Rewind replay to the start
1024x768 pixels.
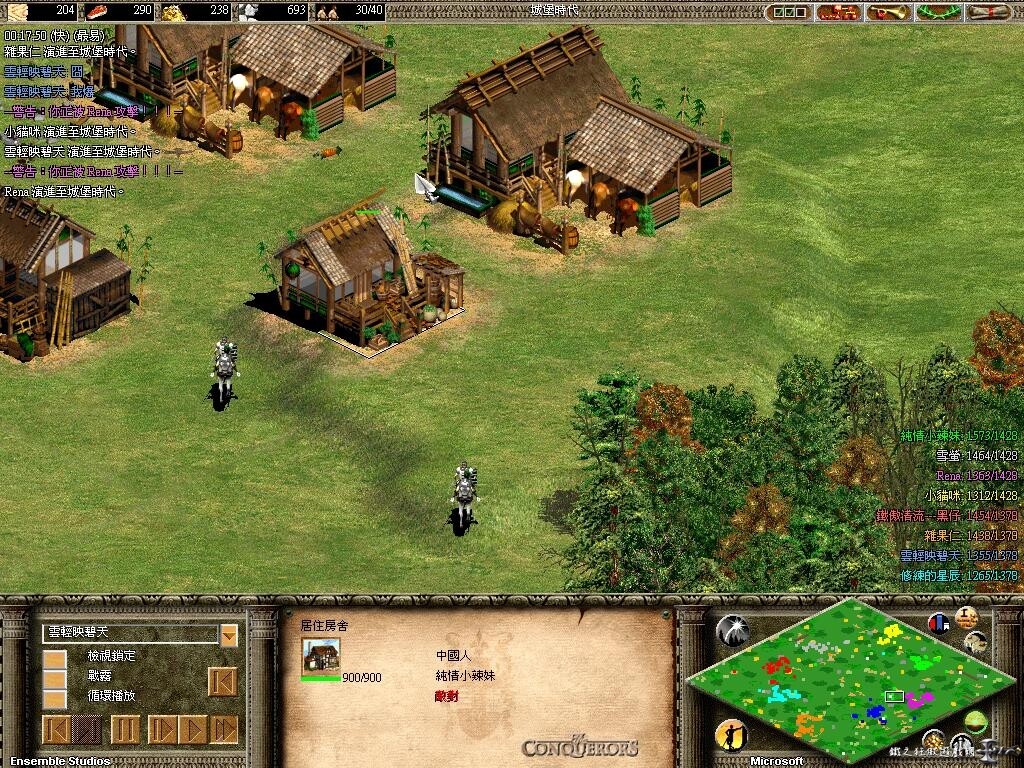56,728
